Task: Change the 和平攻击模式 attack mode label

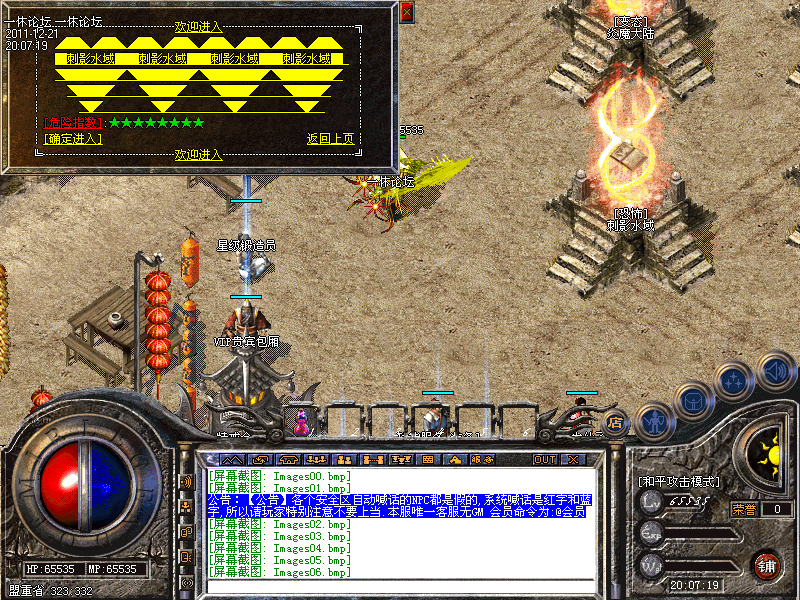Action: pos(678,481)
